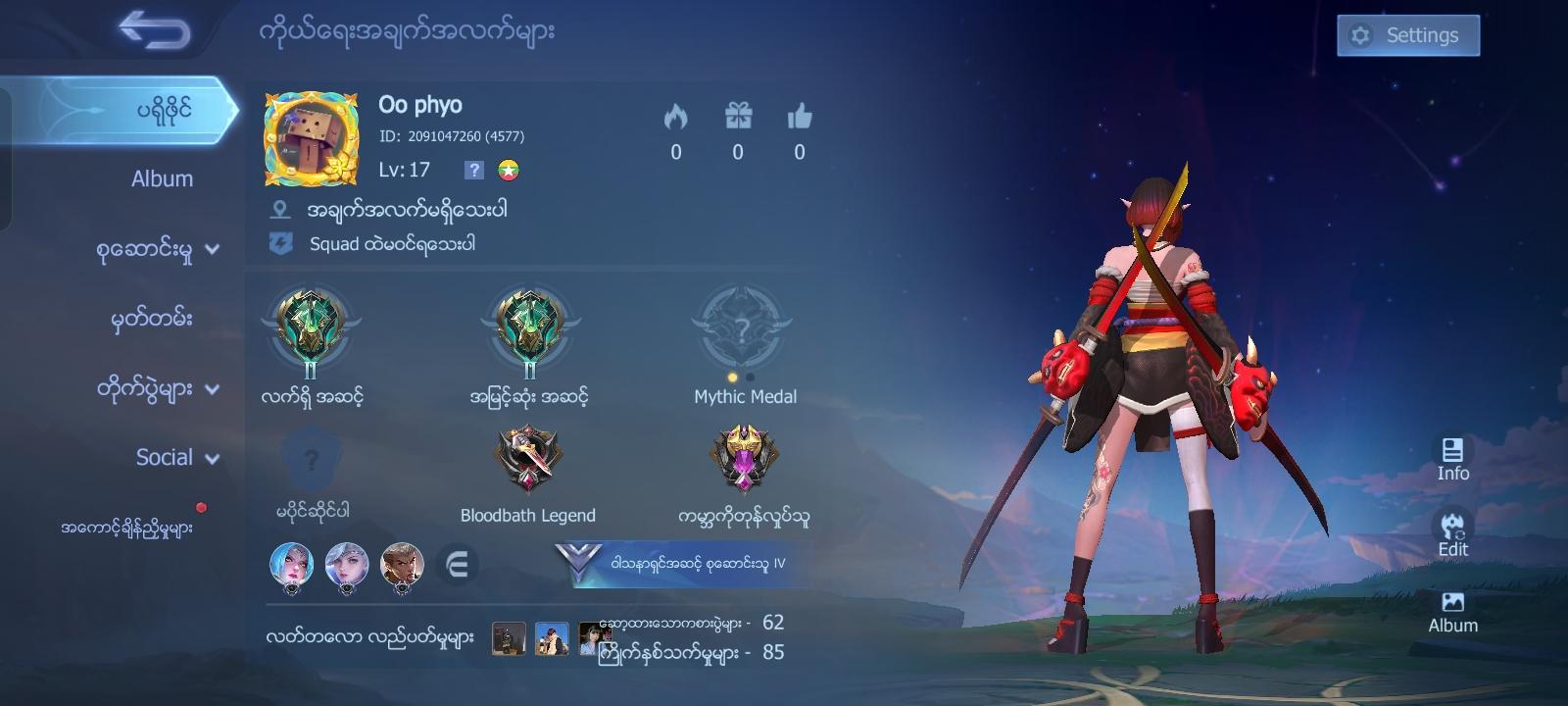Open the Info panel on the right edge
The width and height of the screenshot is (1568, 706).
[1451, 456]
